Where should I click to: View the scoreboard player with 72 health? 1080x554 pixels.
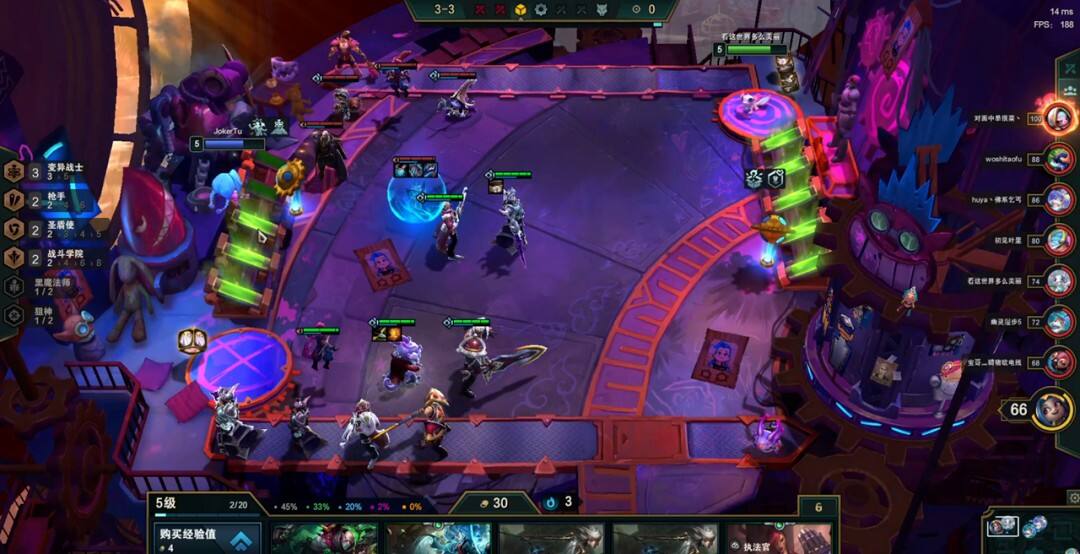[1058, 322]
